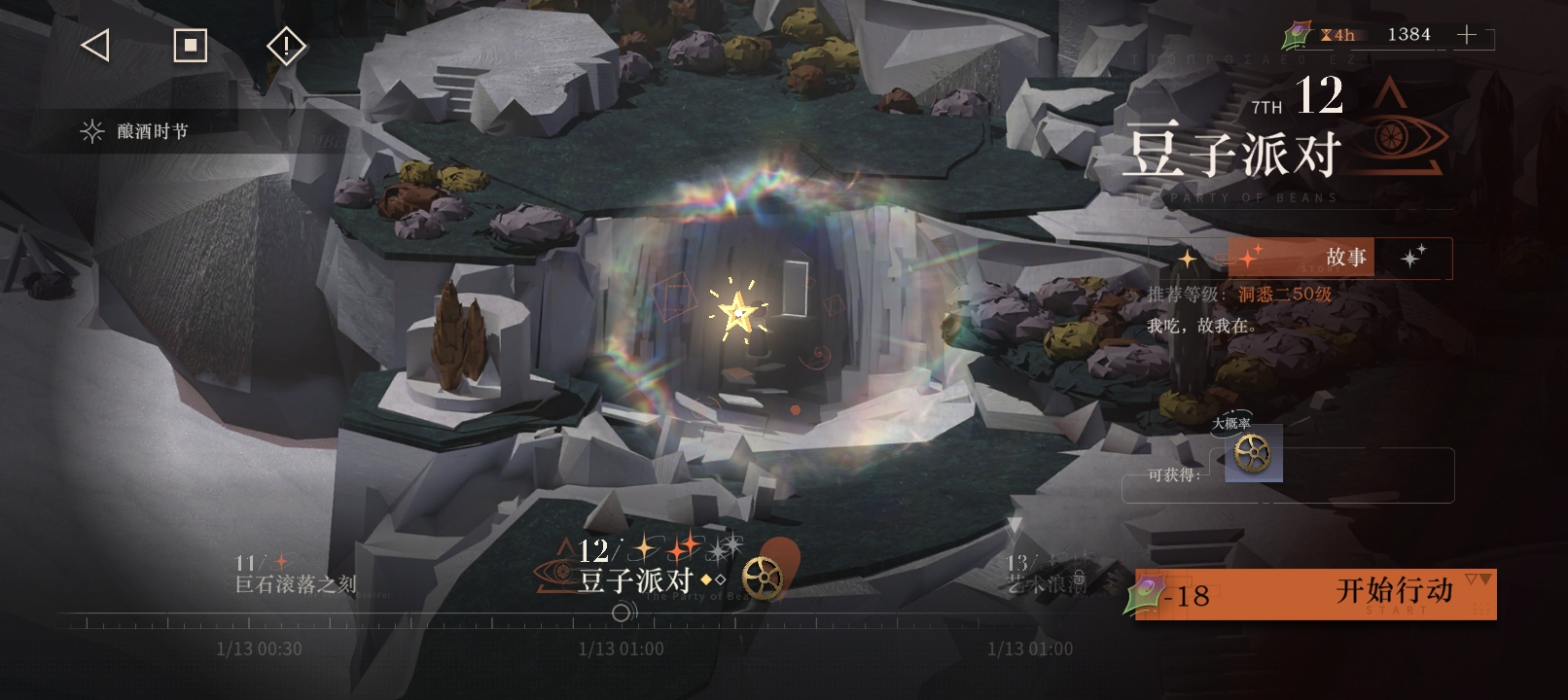Open the exclamation mark info icon

286,46
